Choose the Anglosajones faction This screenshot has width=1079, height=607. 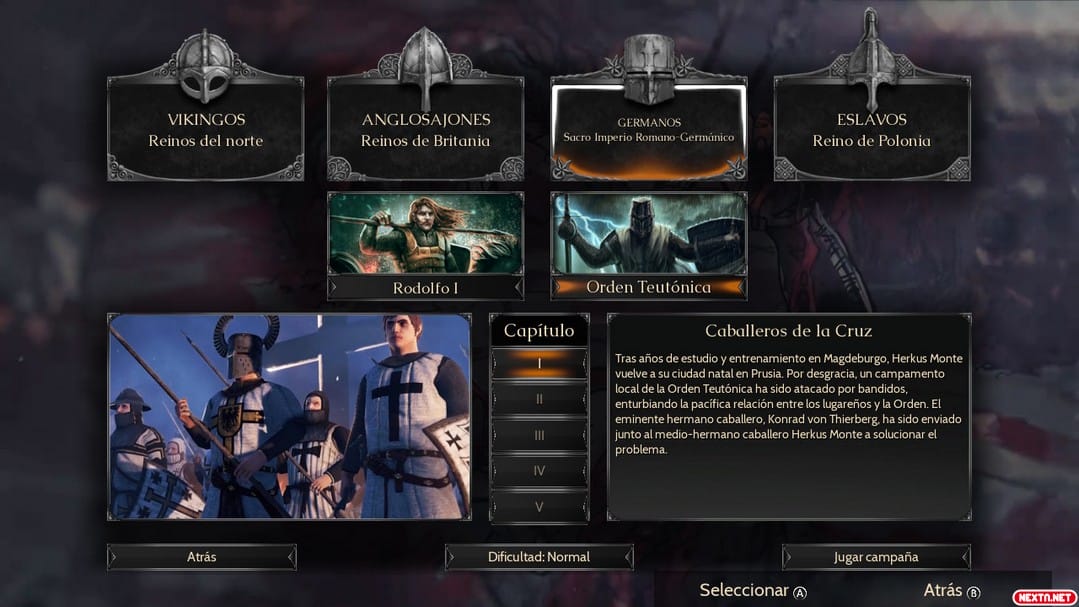[x=425, y=130]
